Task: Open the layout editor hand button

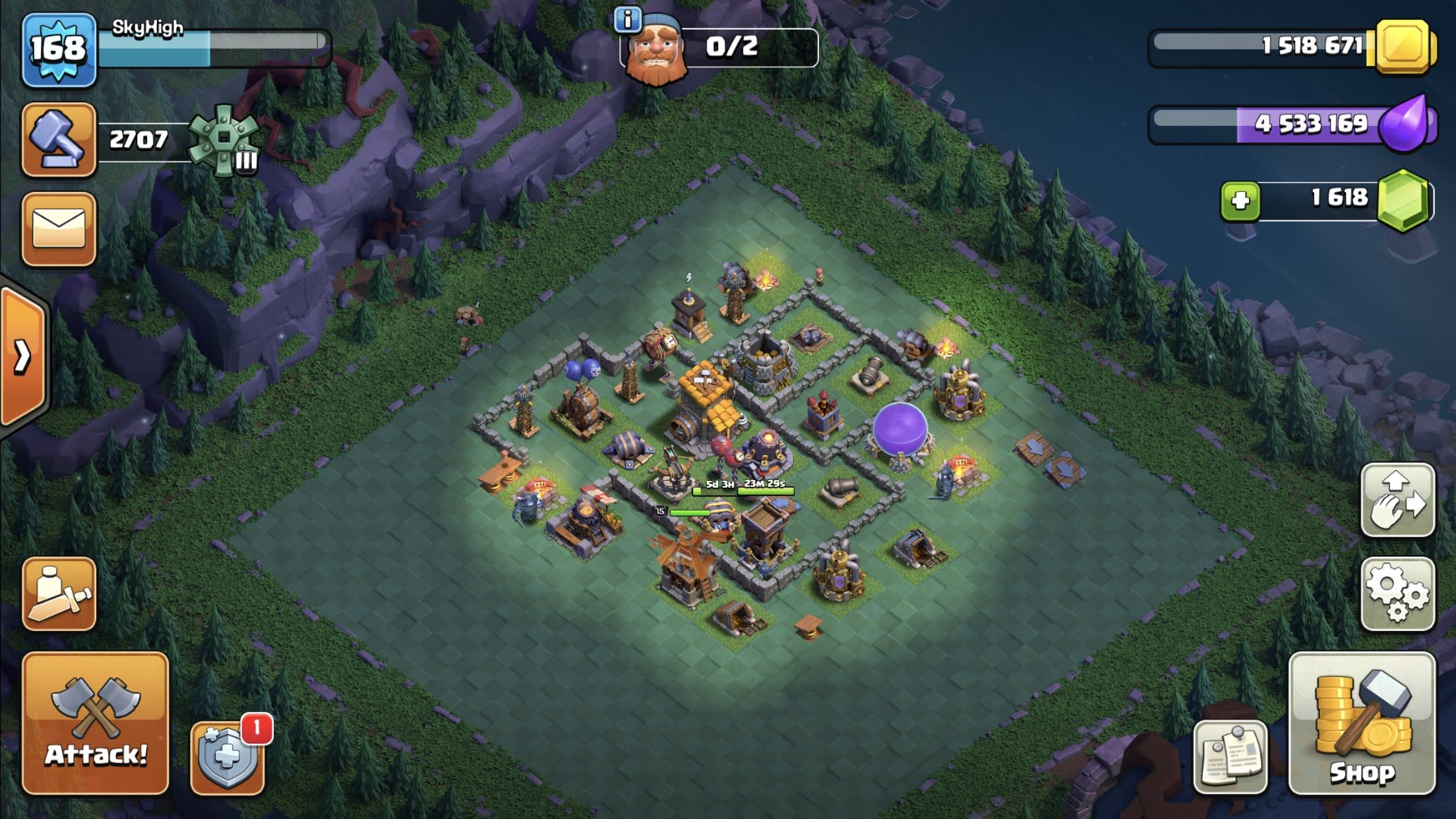Action: 1397,500
